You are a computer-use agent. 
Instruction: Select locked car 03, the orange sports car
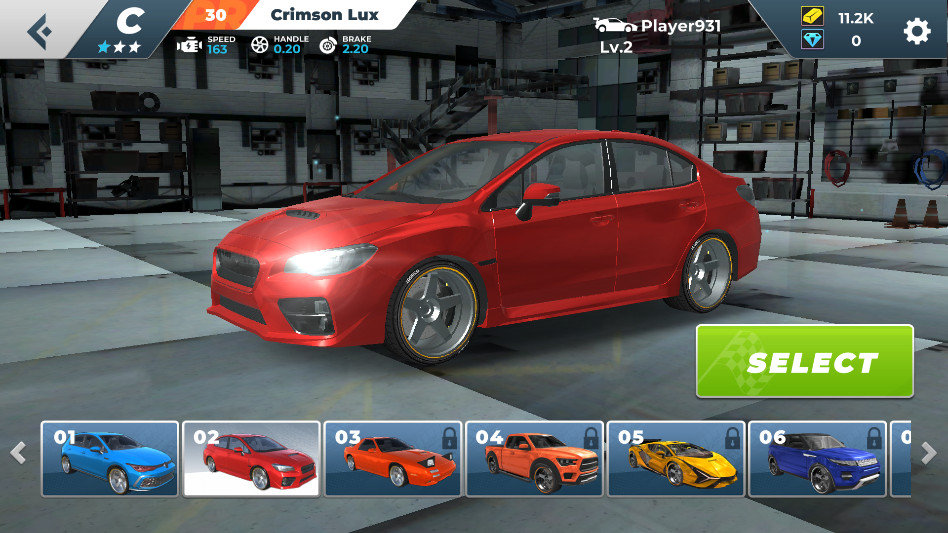pyautogui.click(x=393, y=459)
